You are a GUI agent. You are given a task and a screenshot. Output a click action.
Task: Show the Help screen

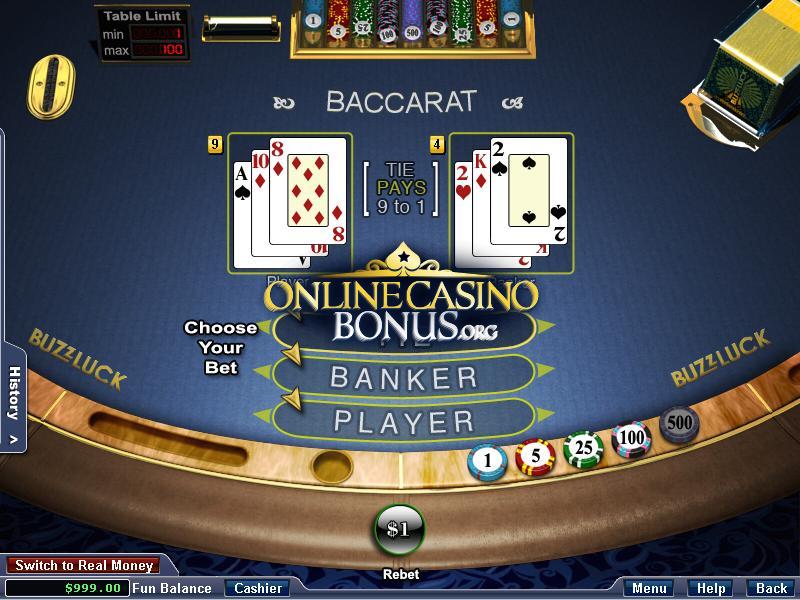click(x=711, y=588)
